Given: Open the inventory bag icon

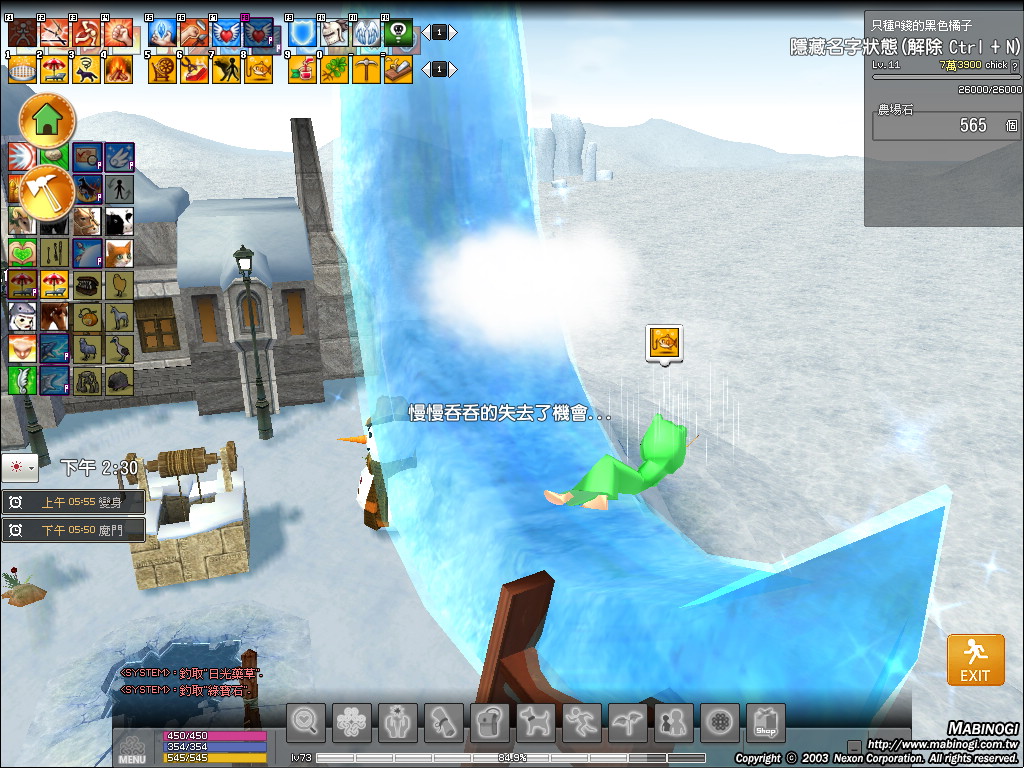Looking at the screenshot, I should click(x=490, y=722).
